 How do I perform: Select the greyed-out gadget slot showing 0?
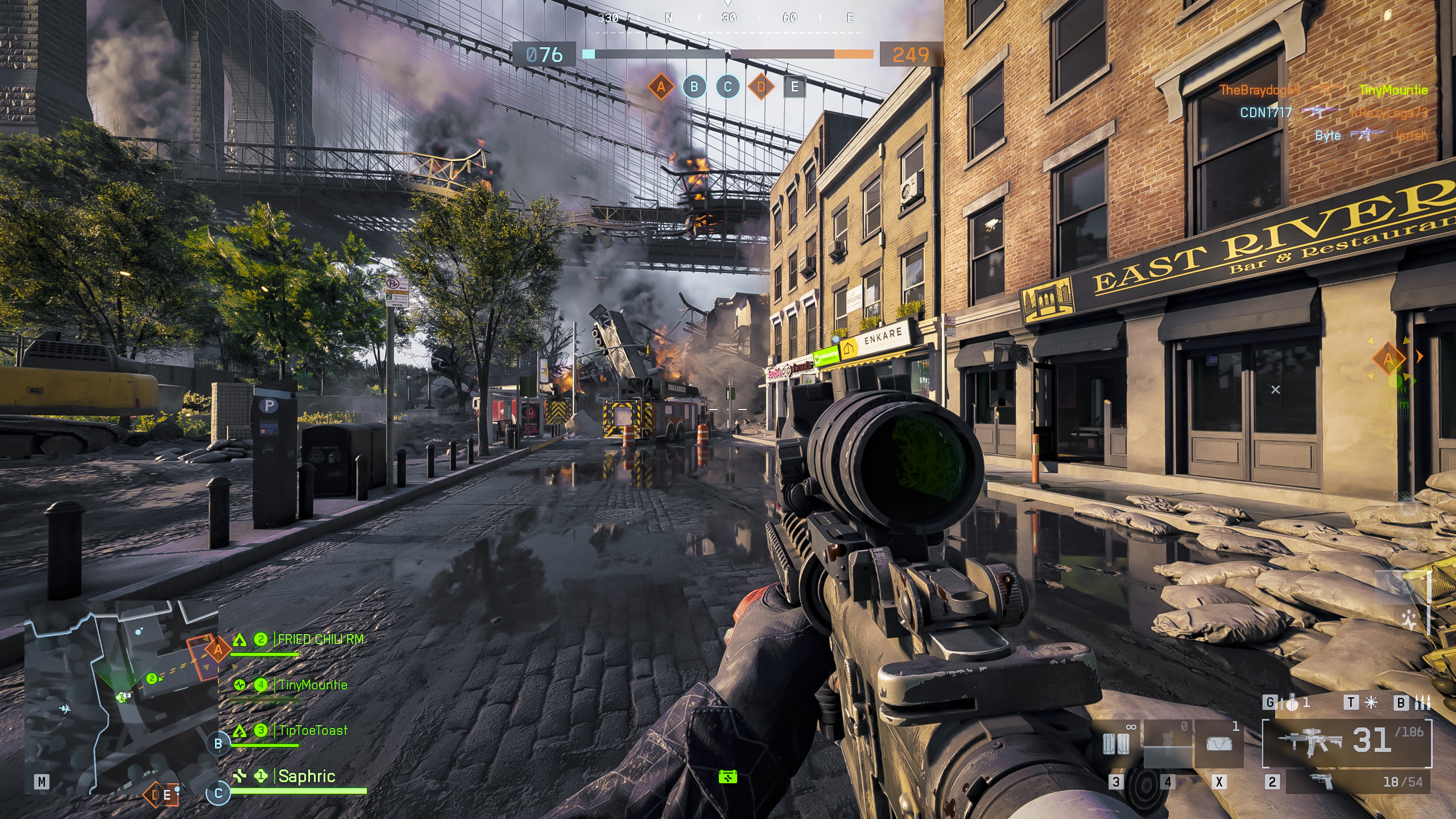(1167, 744)
